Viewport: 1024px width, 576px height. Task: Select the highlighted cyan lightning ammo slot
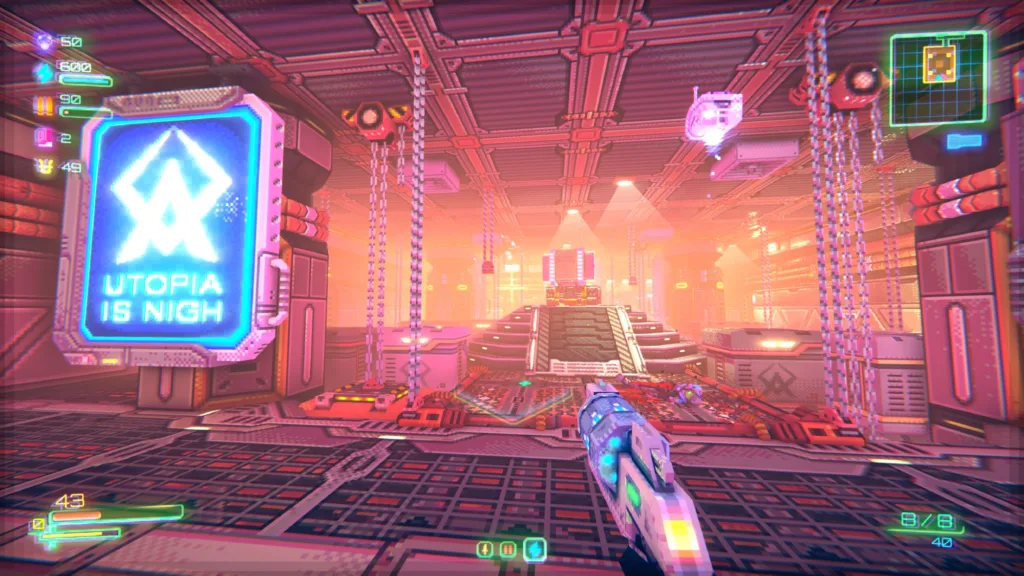(x=535, y=549)
